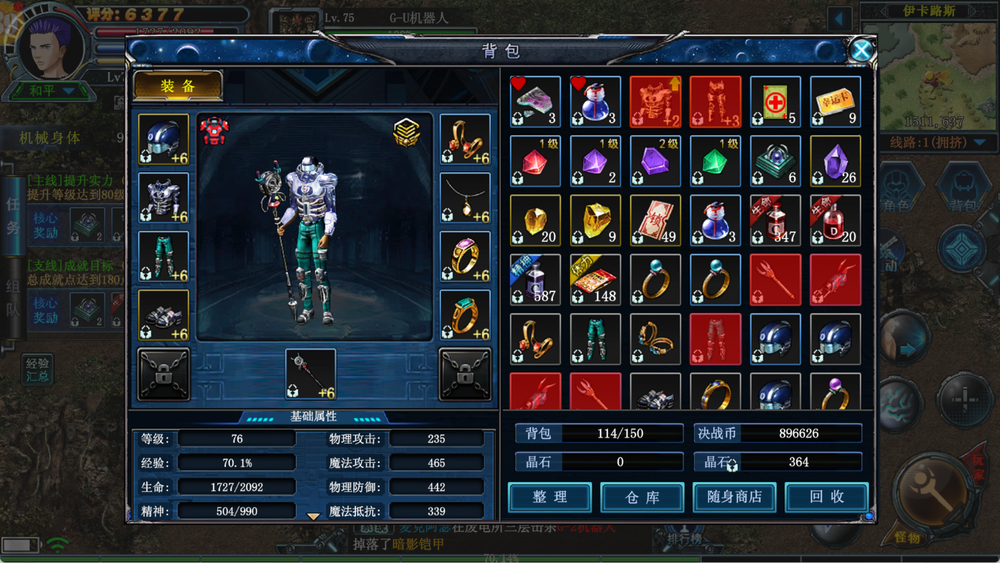
Task: Select the purple crystal stack of 26
Action: (835, 161)
